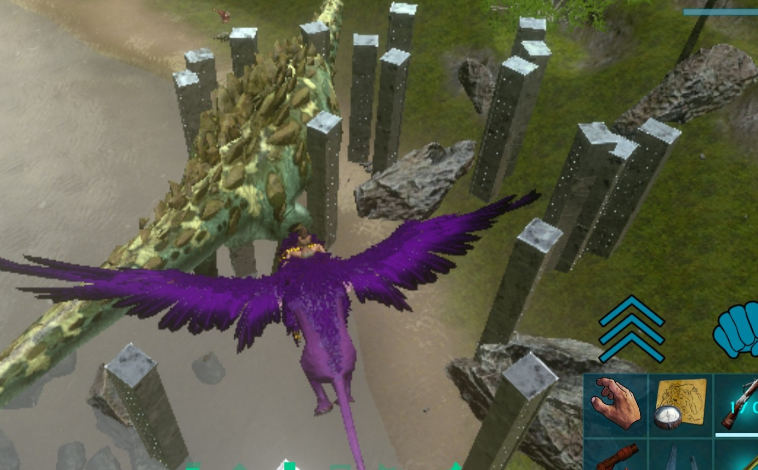Viewport: 758px width, 470px height.
Task: Tap the triple chevron fly-up button
Action: pyautogui.click(x=631, y=328)
